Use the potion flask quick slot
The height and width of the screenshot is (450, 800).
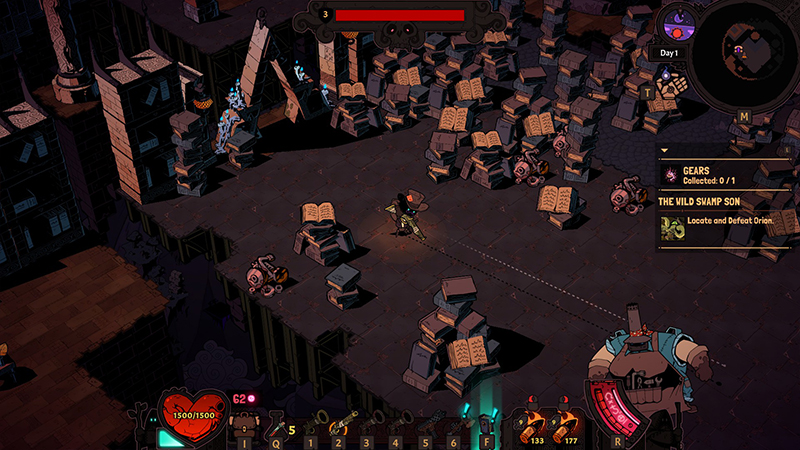(274, 423)
